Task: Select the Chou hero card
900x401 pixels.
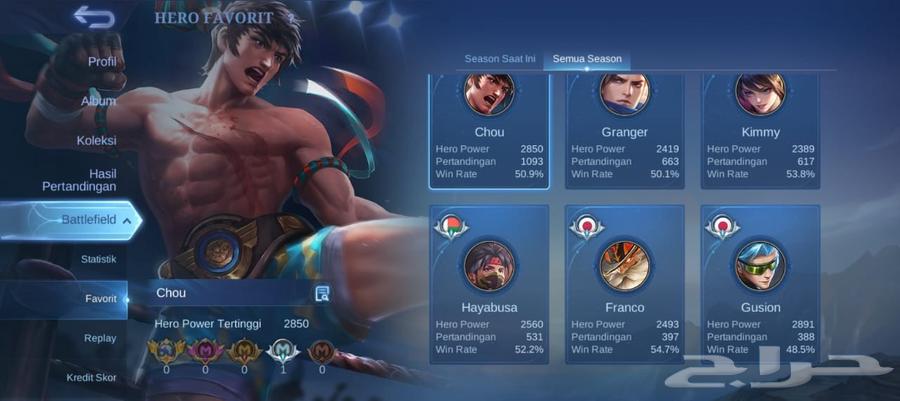Action: [x=490, y=130]
